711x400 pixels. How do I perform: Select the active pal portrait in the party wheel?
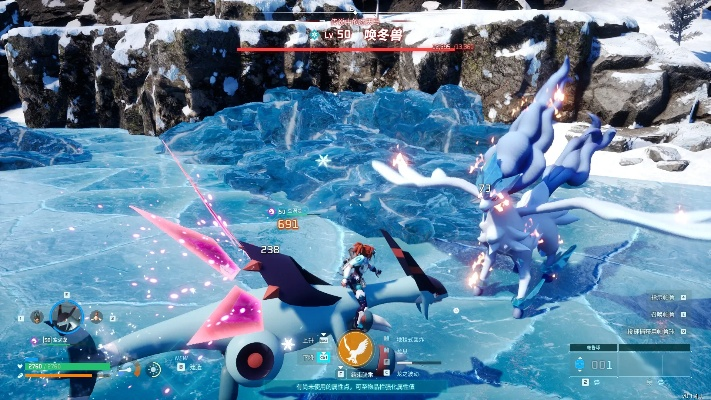tap(66, 315)
